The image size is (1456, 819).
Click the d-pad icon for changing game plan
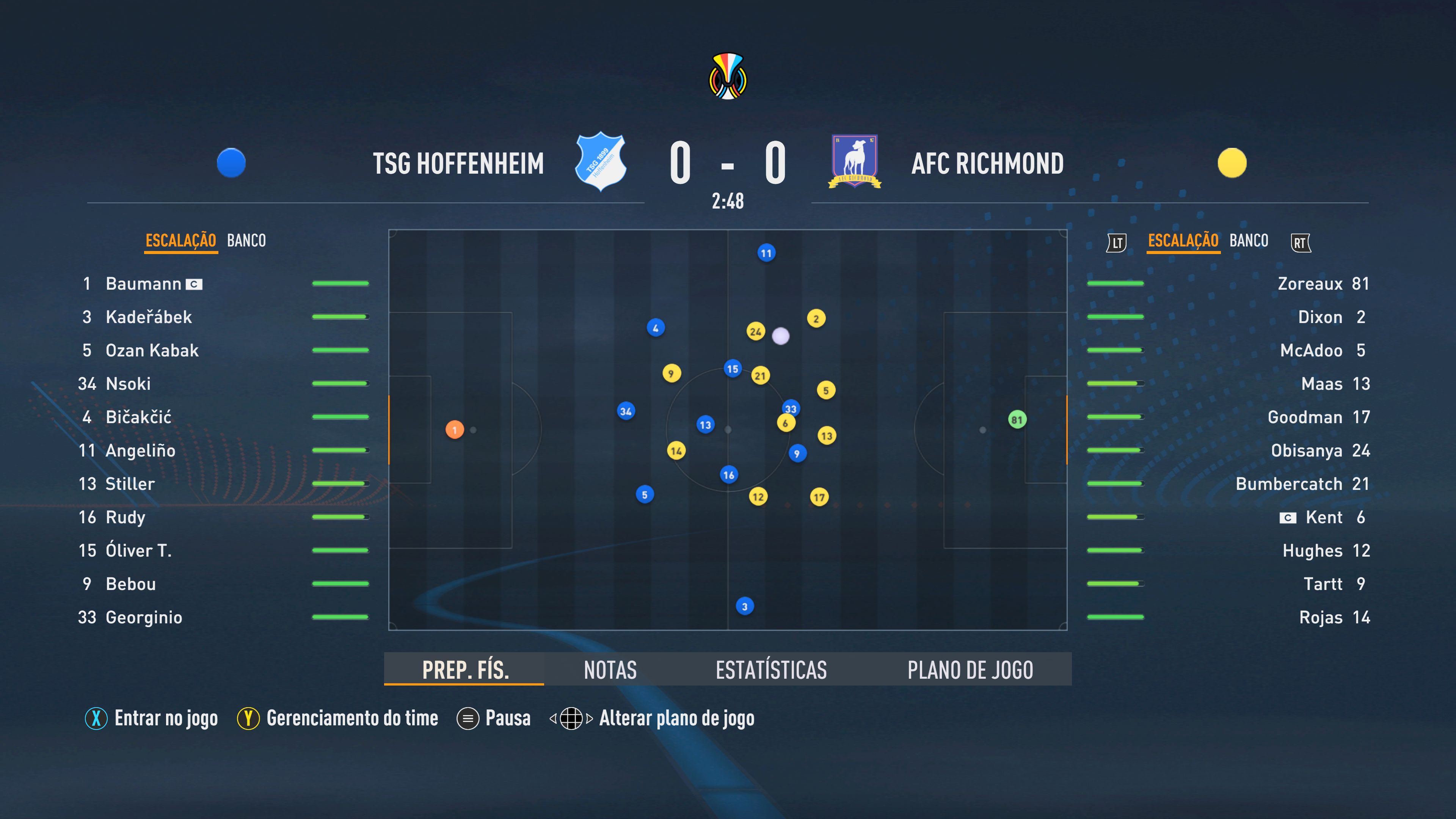click(573, 719)
